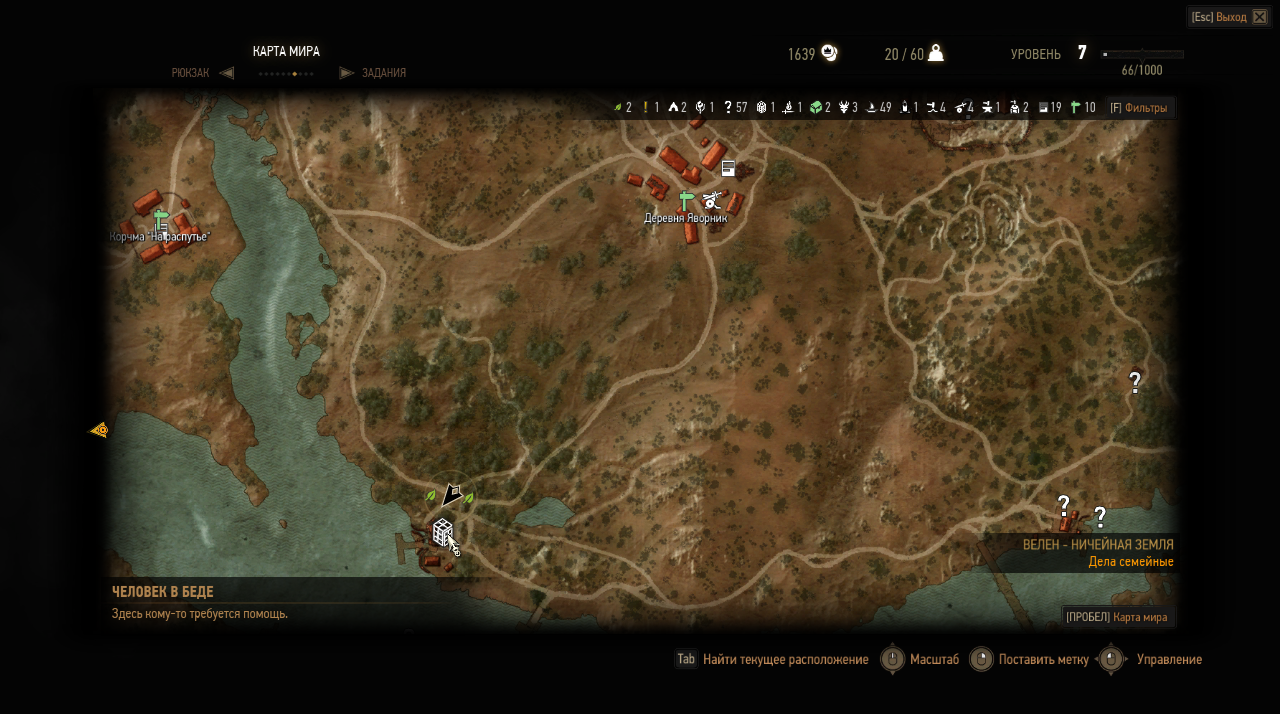The height and width of the screenshot is (714, 1280).
Task: Choose the notice board marker in Яворник
Action: click(x=728, y=168)
